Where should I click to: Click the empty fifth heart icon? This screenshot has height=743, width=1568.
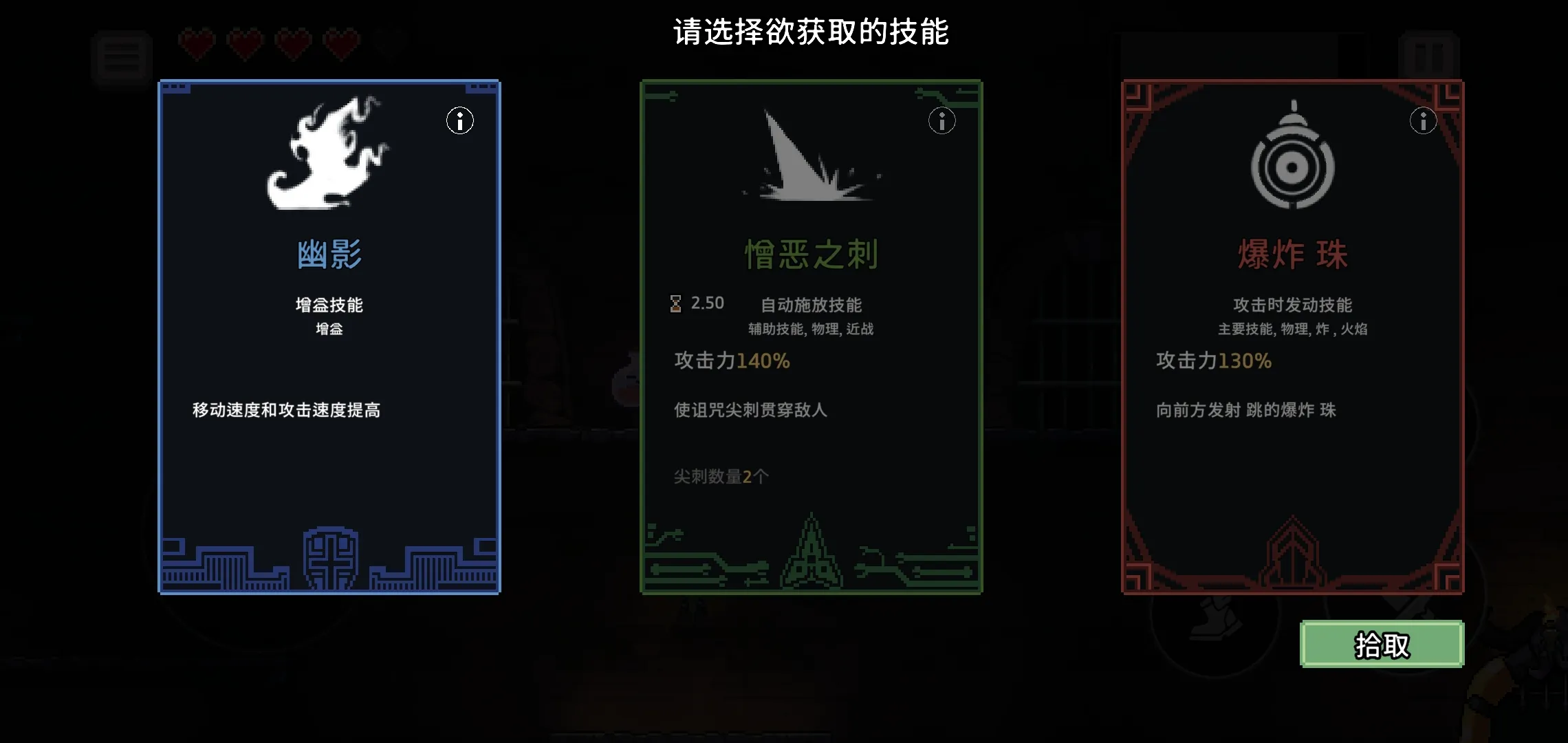[391, 43]
